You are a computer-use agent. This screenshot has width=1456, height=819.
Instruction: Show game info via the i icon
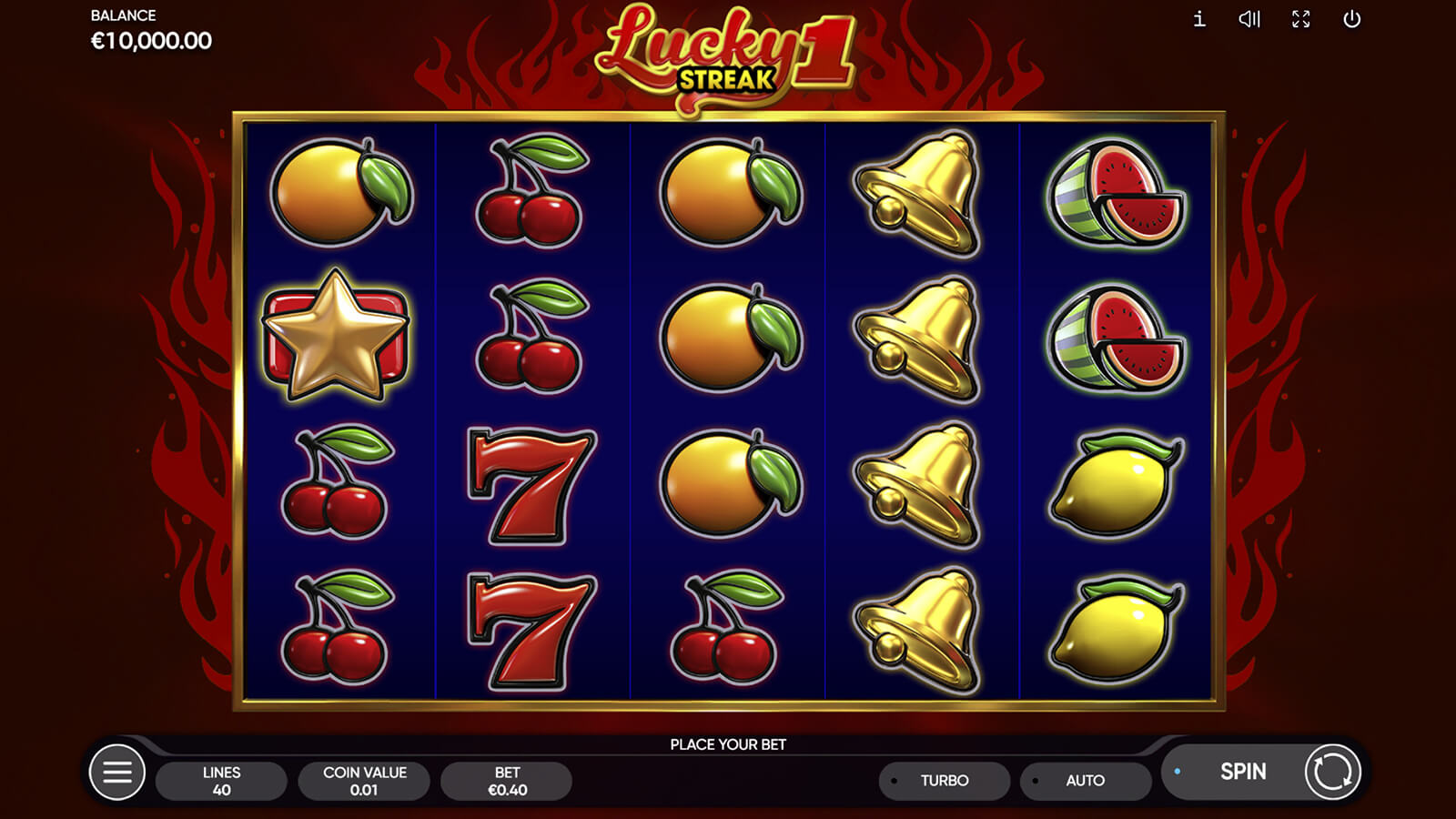pyautogui.click(x=1199, y=19)
